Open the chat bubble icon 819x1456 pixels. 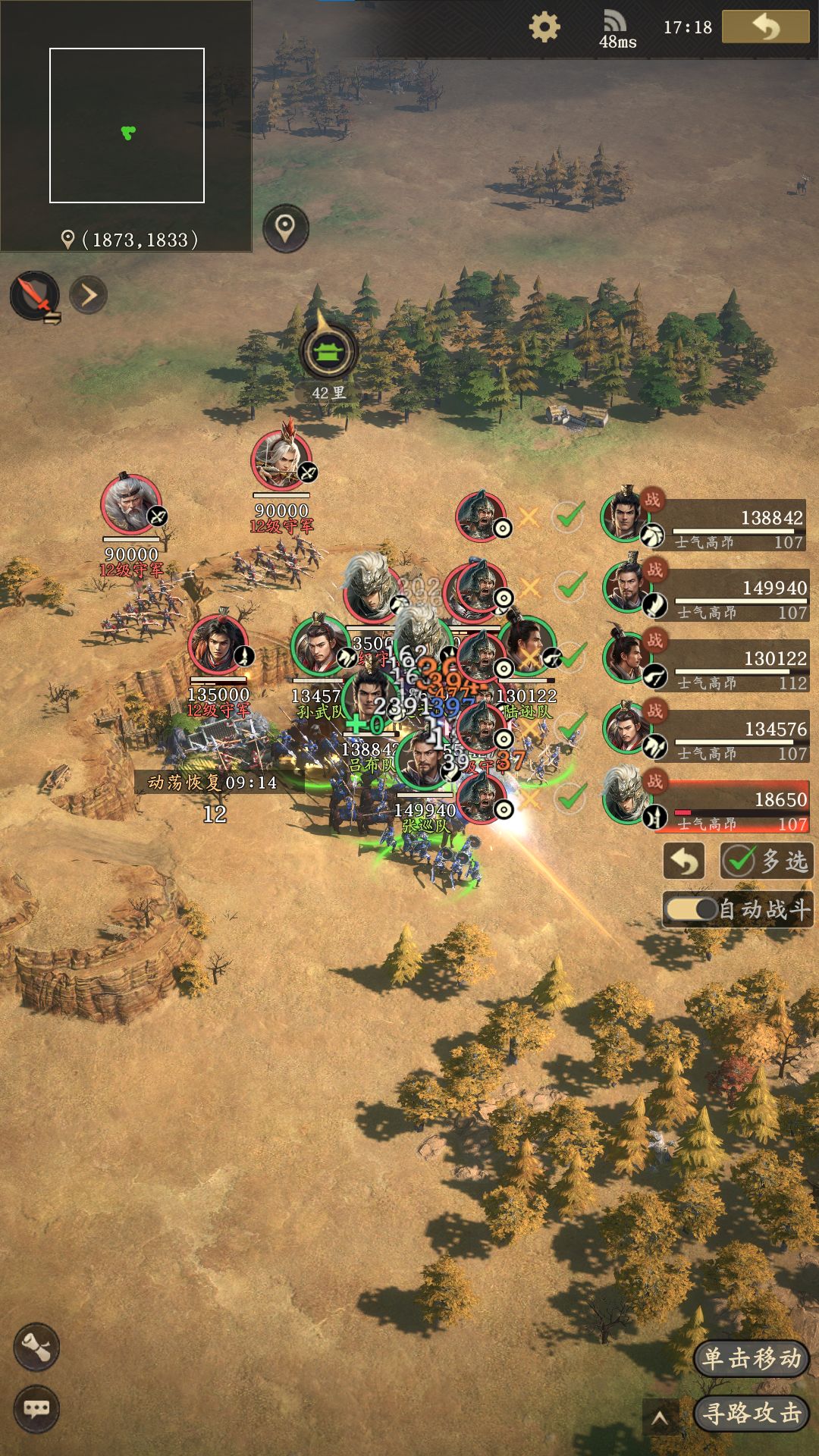pyautogui.click(x=36, y=1409)
